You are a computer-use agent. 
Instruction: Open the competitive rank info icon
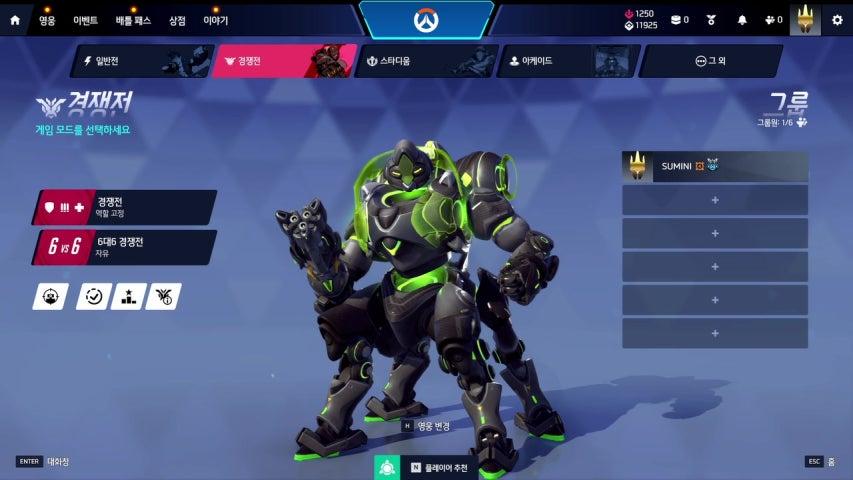pyautogui.click(x=163, y=296)
